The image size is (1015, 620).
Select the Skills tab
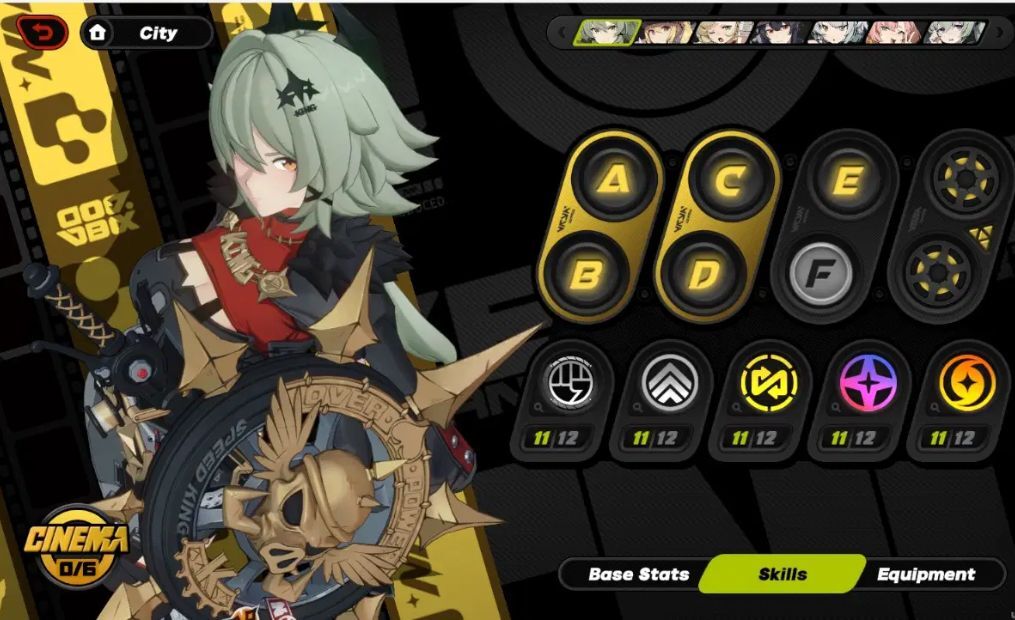coord(782,574)
